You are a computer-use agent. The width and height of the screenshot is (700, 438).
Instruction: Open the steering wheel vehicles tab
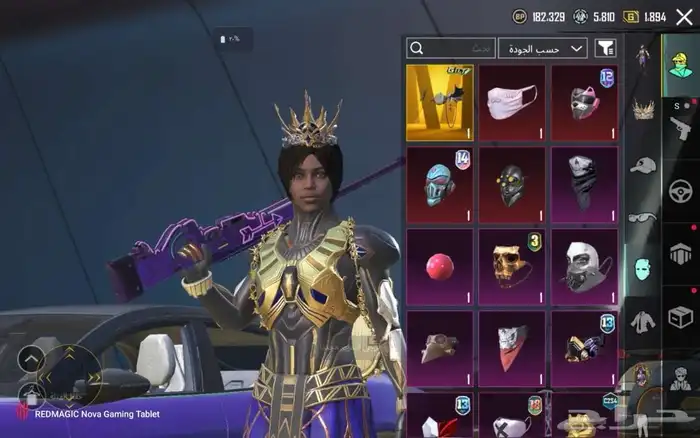click(x=681, y=189)
